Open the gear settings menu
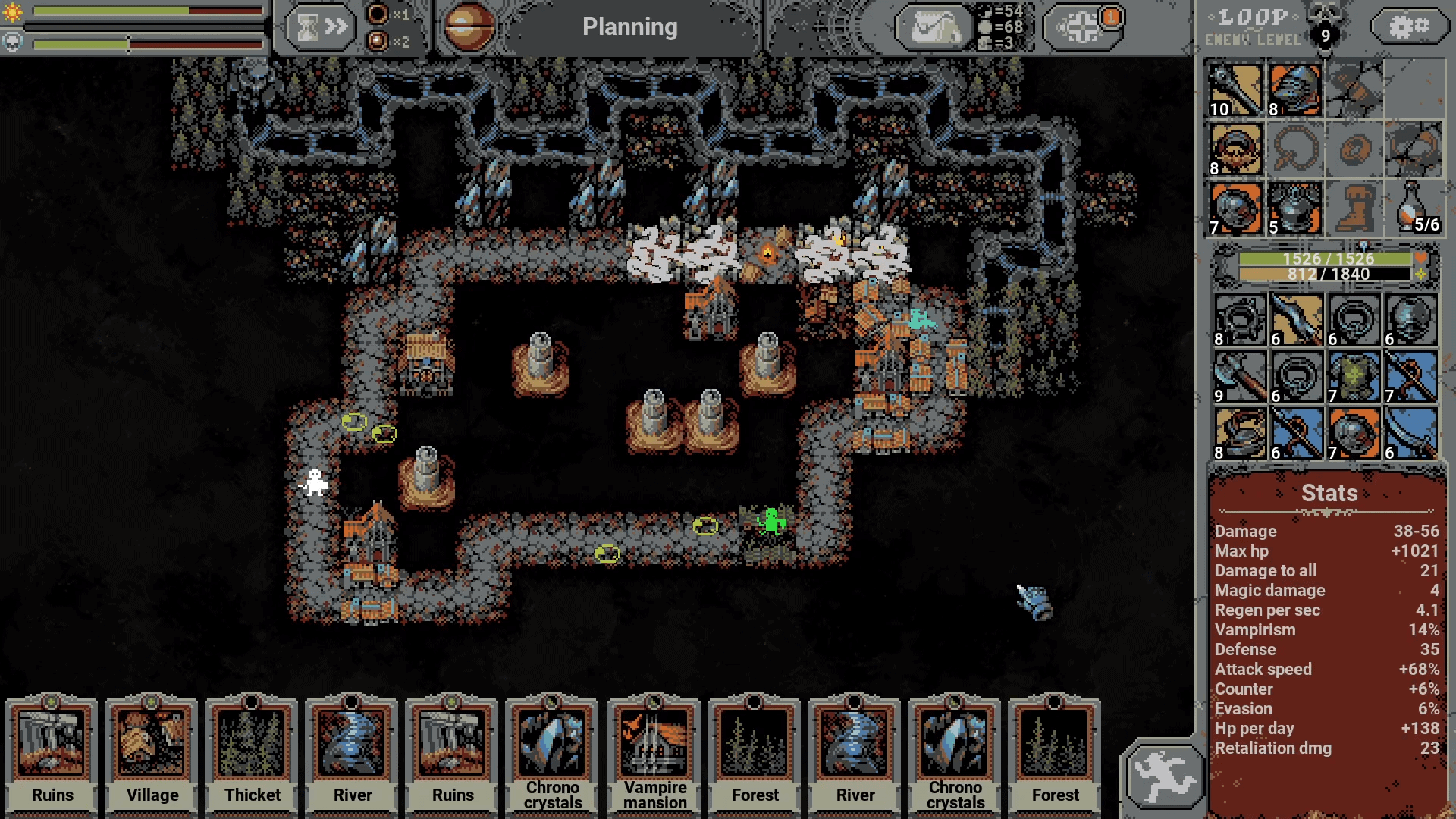 pos(1409,27)
